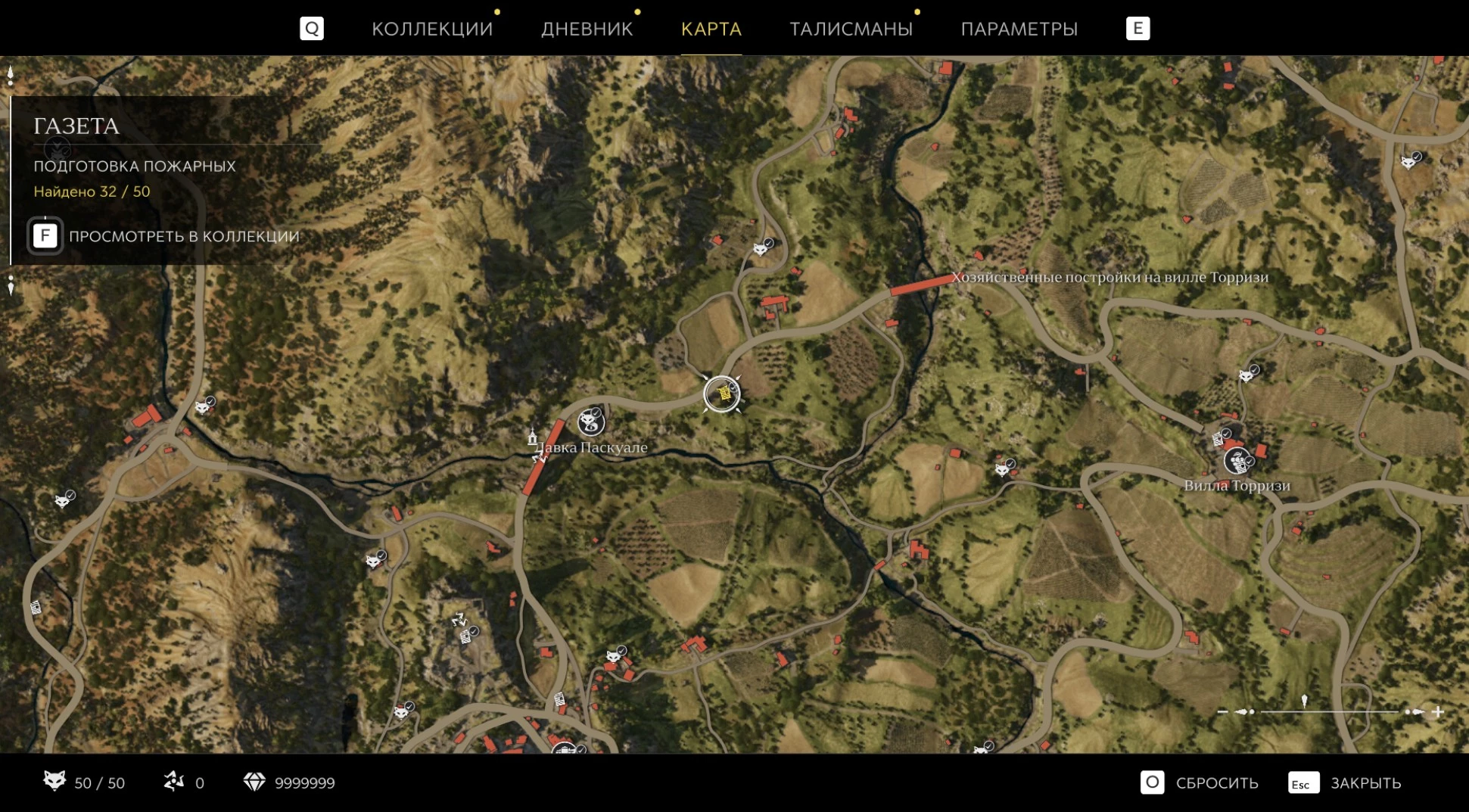Select the Карта tab
Viewport: 1469px width, 812px height.
pyautogui.click(x=711, y=29)
